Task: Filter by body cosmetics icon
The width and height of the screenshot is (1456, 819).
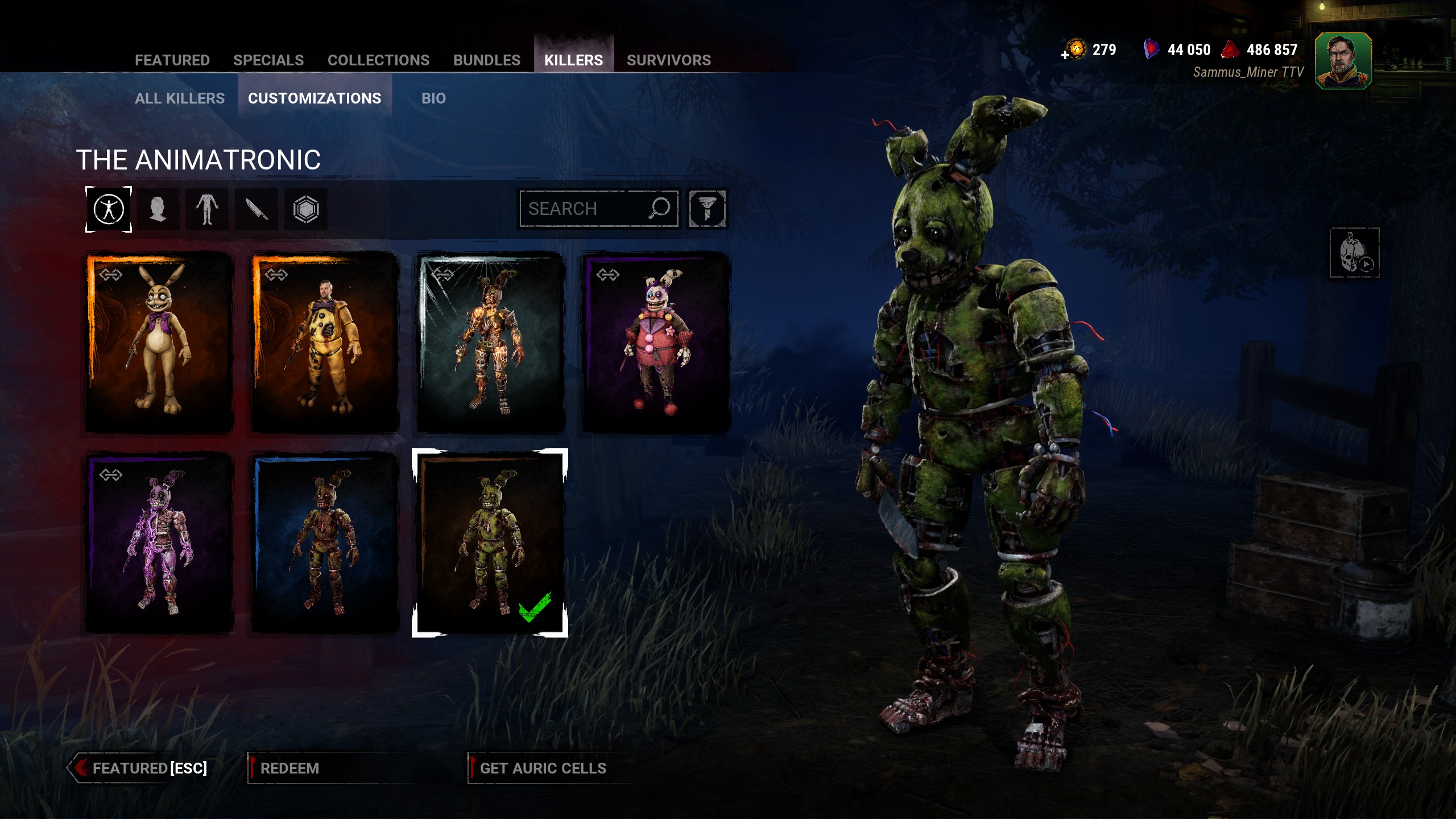Action: point(207,209)
